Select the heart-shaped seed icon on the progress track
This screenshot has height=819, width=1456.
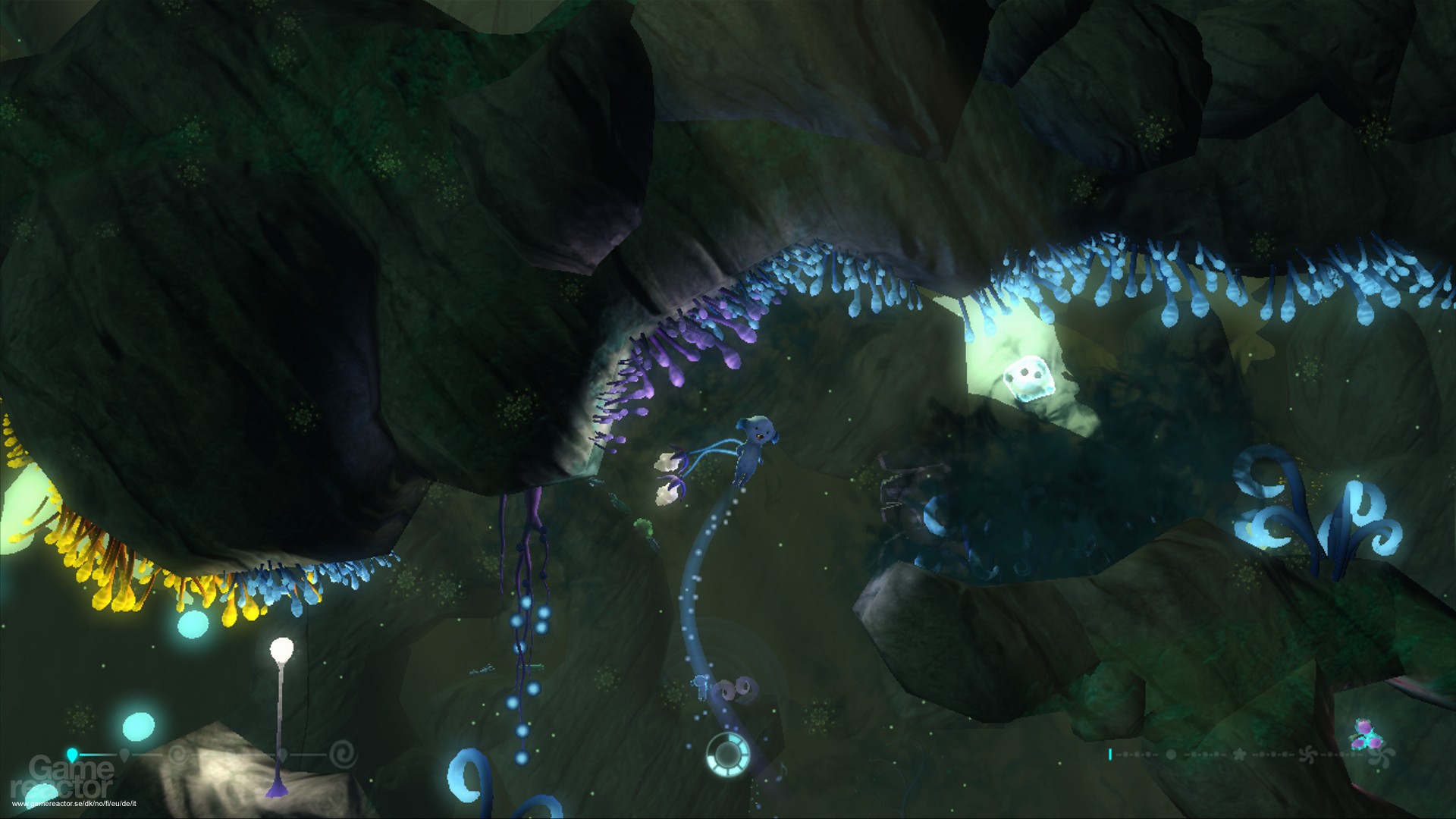pos(282,754)
